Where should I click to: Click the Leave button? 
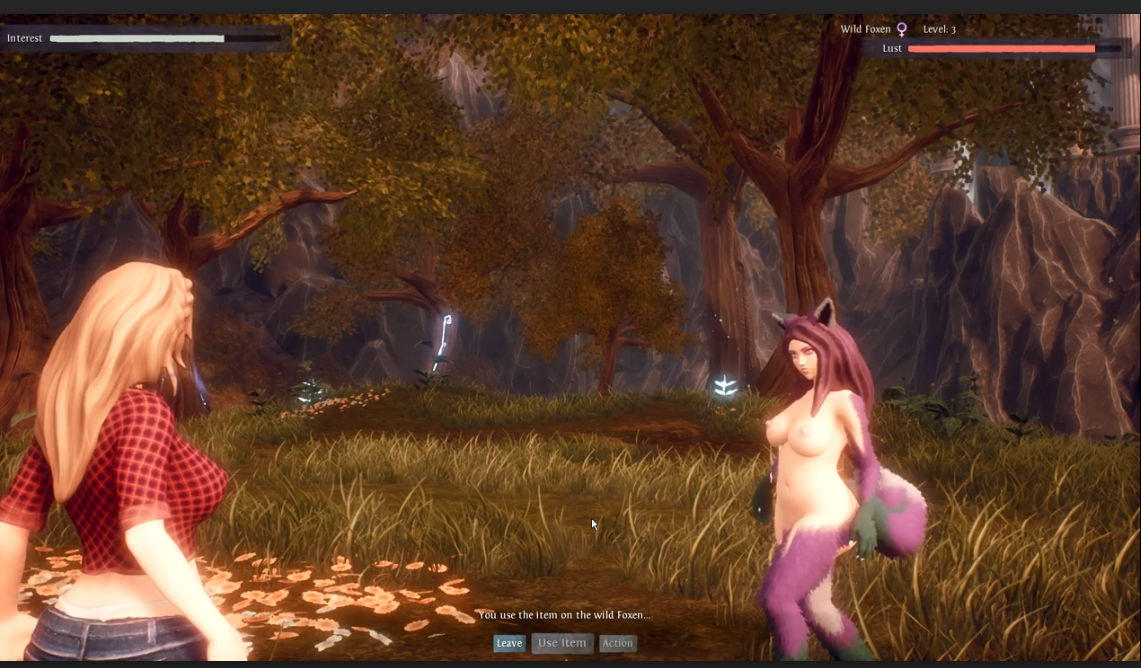pos(509,643)
